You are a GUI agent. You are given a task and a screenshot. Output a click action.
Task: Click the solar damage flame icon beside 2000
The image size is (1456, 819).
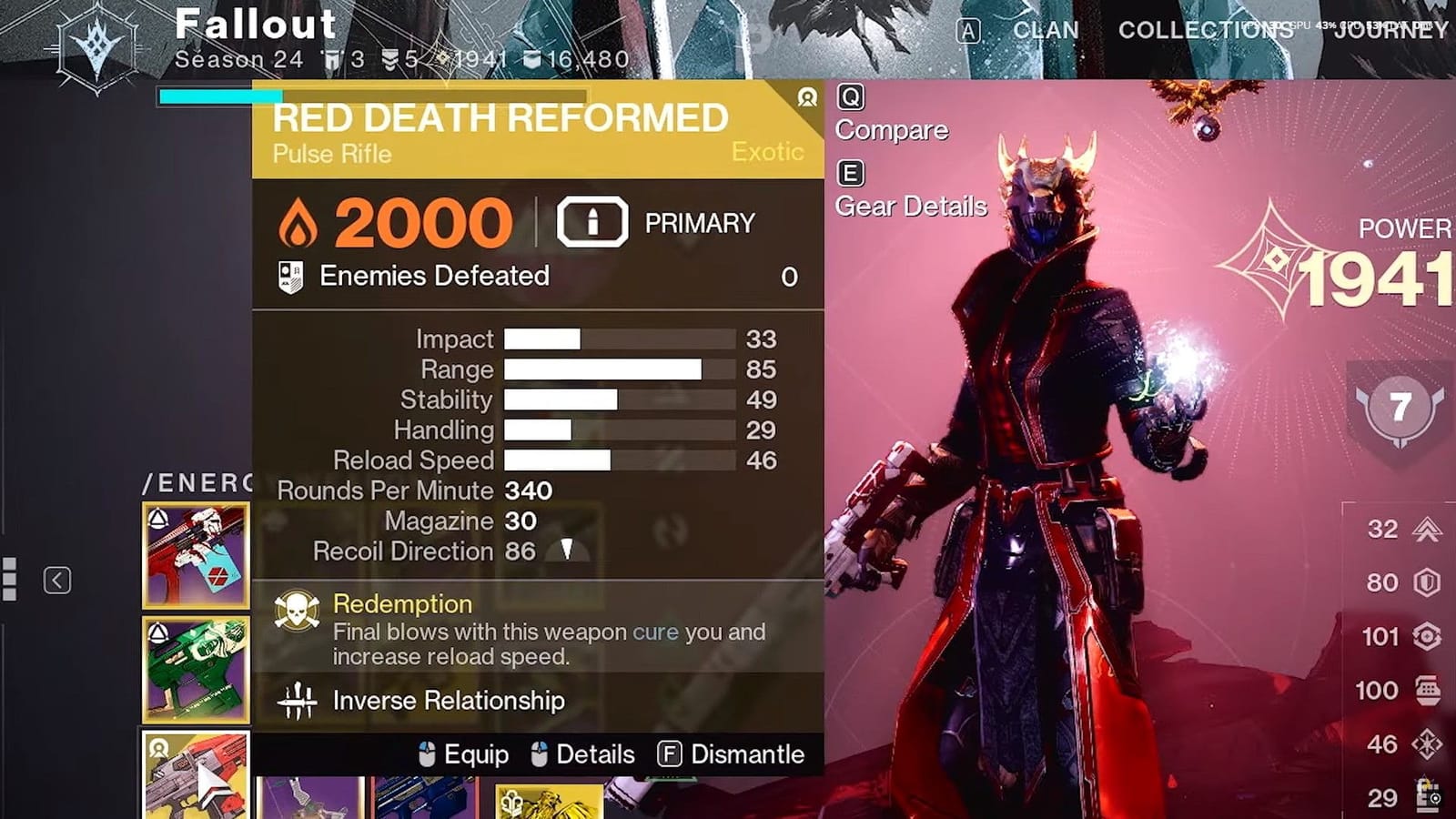point(298,219)
